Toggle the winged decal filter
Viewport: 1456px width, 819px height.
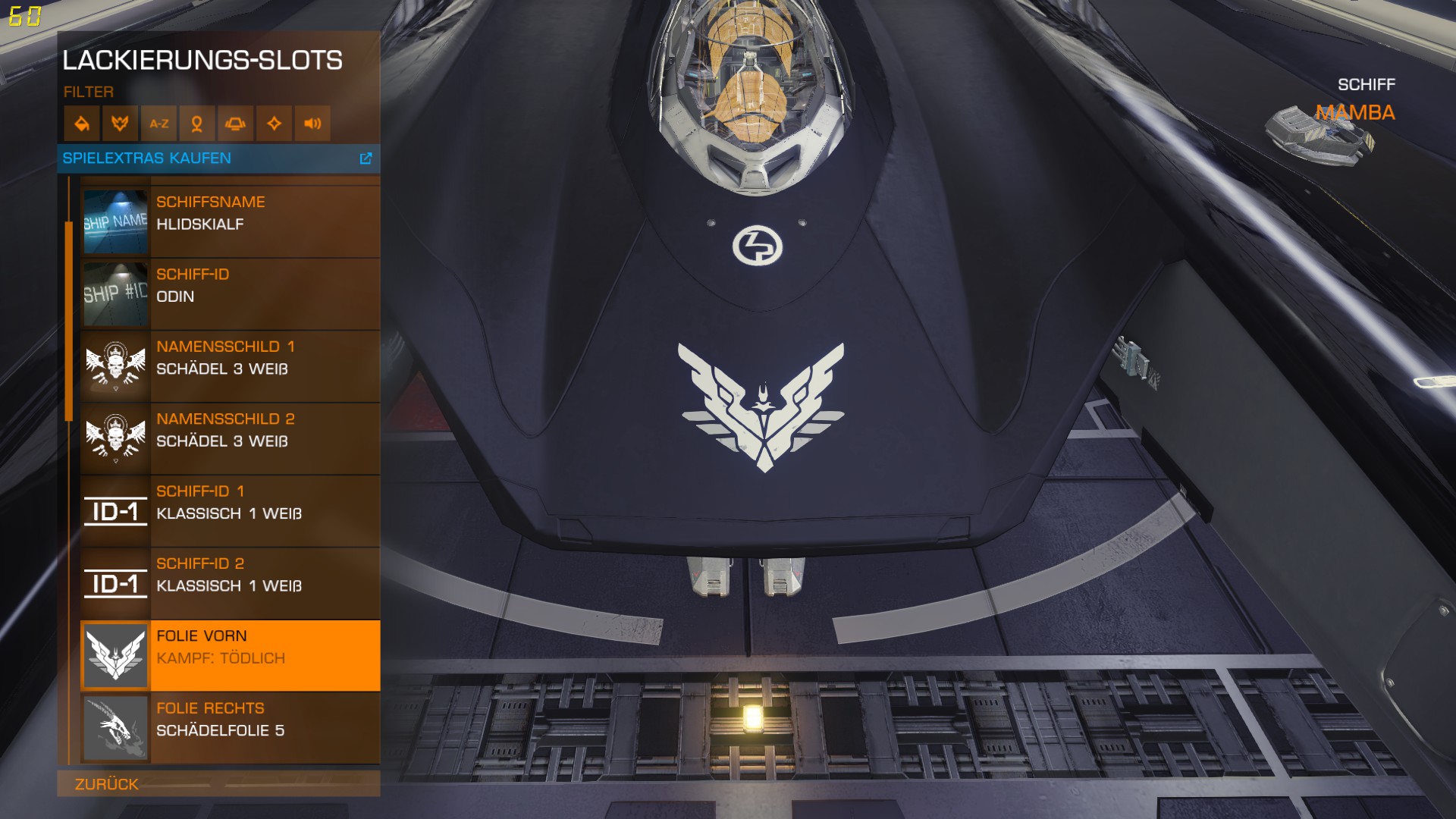(120, 124)
